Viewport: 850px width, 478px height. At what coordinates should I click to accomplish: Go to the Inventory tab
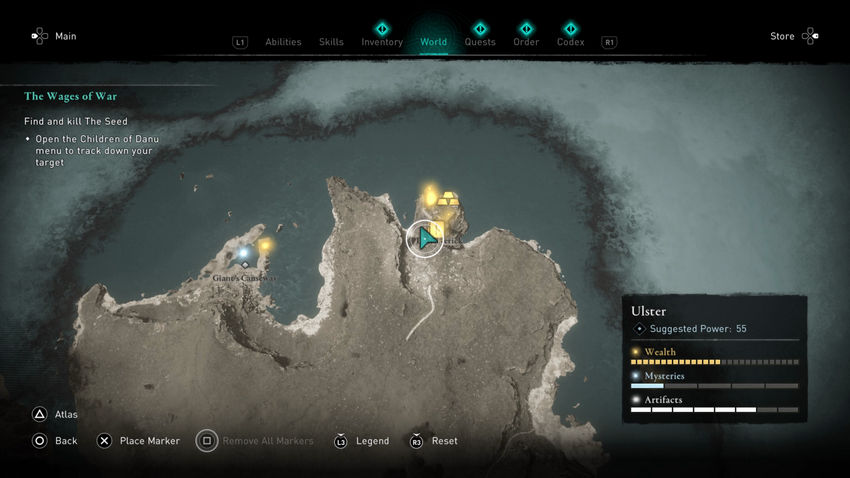click(x=382, y=42)
